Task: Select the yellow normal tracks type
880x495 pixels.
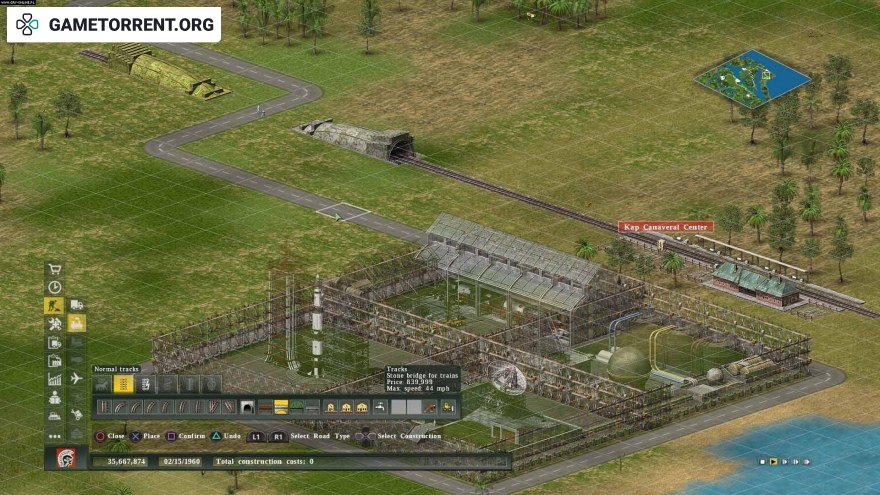Action: point(124,384)
